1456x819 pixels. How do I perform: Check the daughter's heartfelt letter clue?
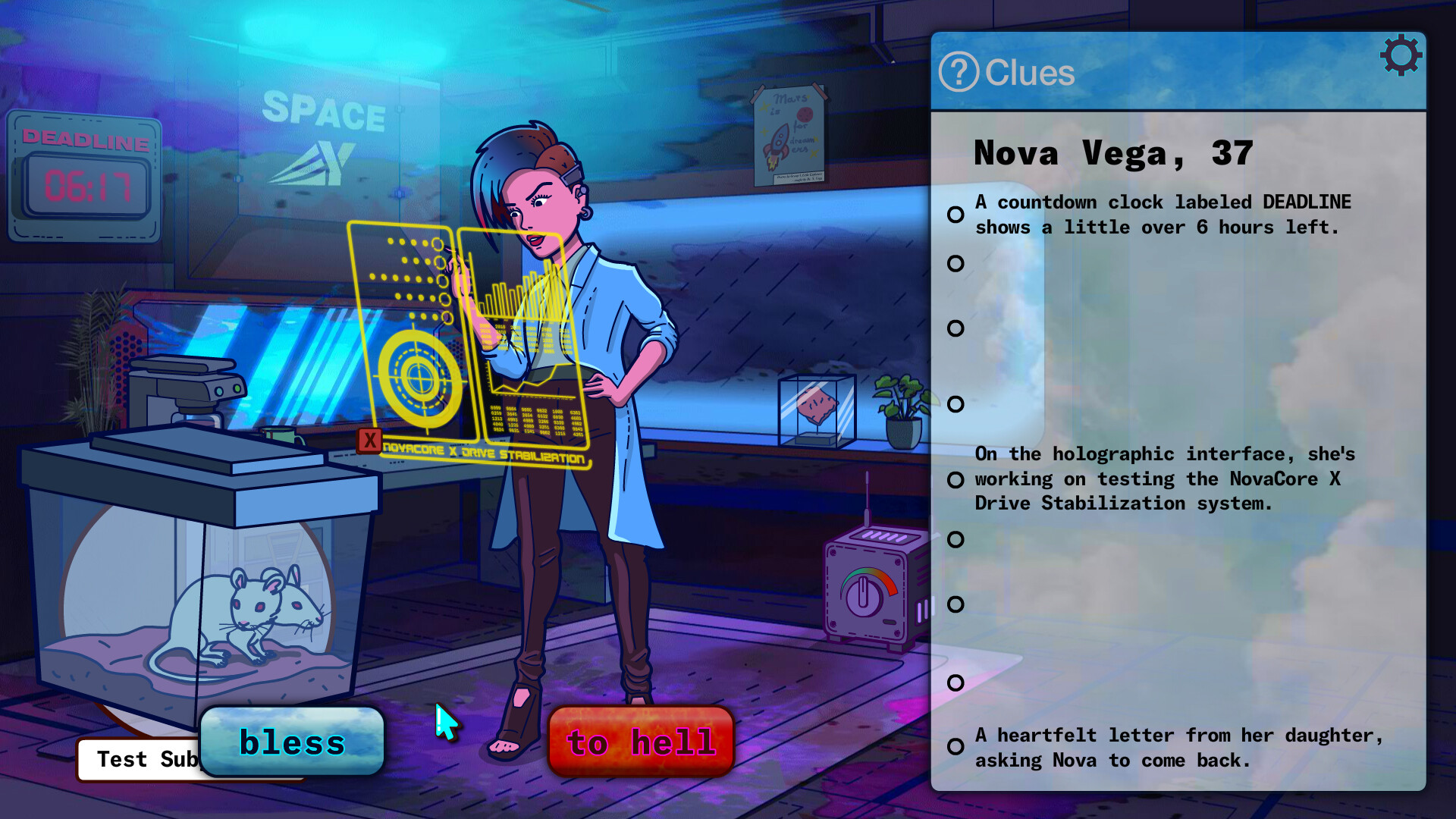click(x=955, y=747)
